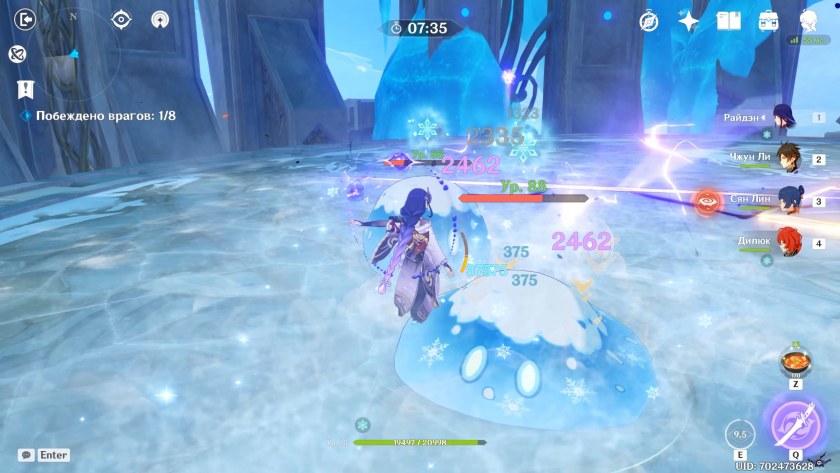
Task: Click the orbiting-rings icon beside the minimap
Action: pyautogui.click(x=17, y=54)
